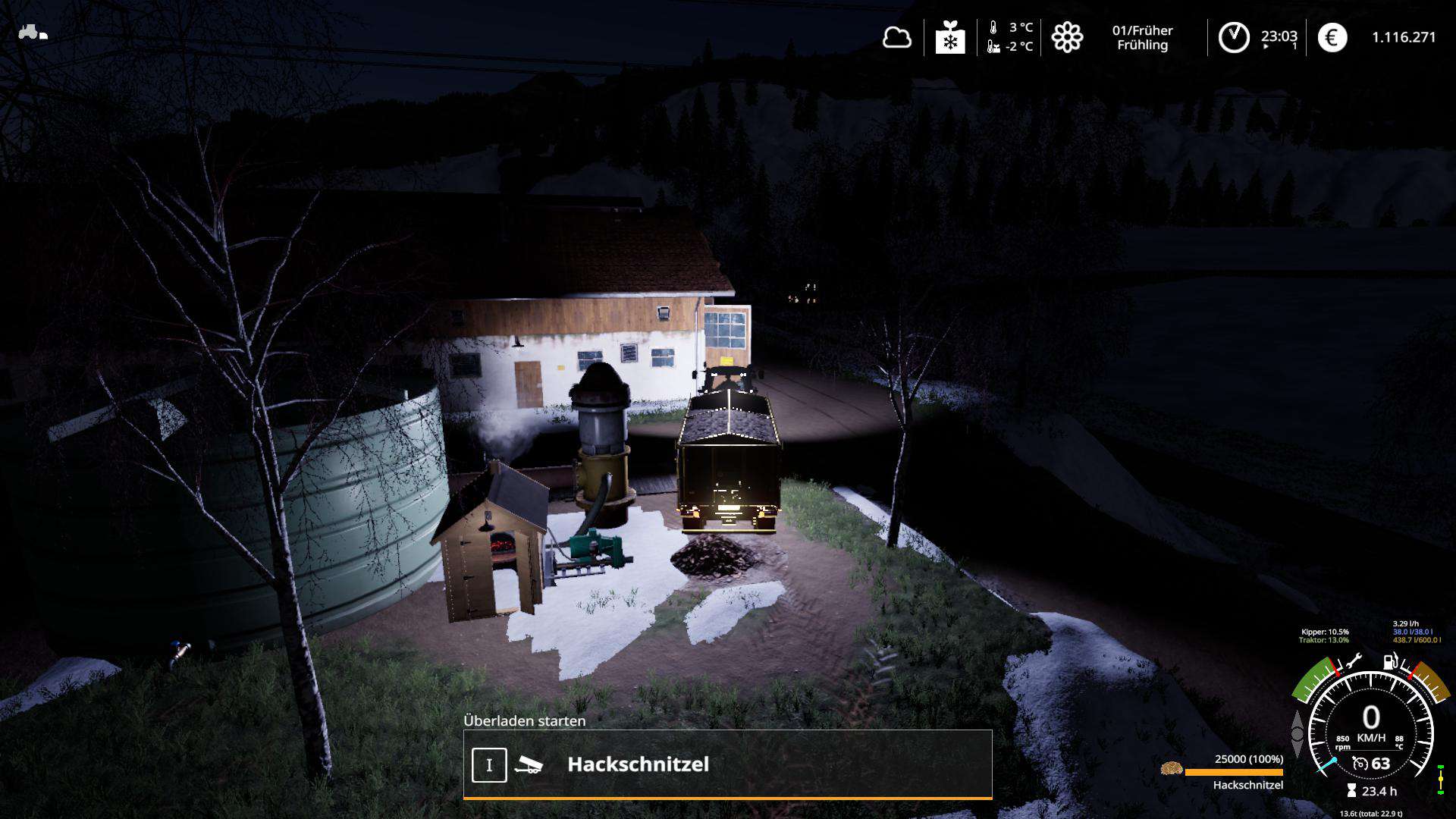Select the cruise control speed icon
Viewport: 1456px width, 819px height.
click(x=1360, y=764)
